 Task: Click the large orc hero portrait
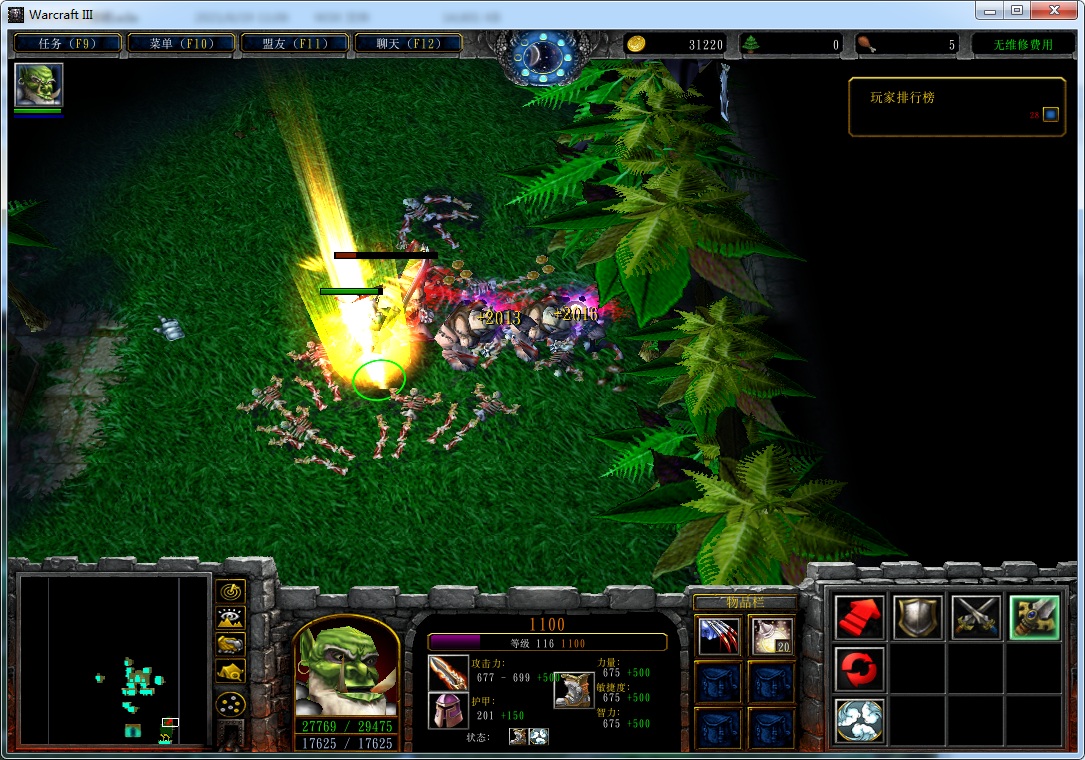click(344, 667)
